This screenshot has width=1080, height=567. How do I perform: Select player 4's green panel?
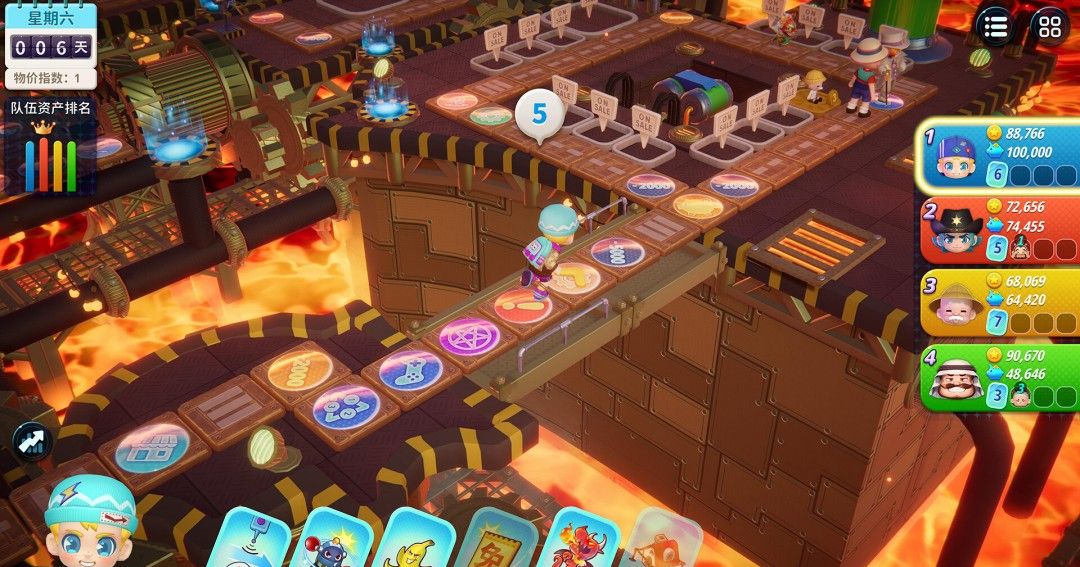(1000, 378)
